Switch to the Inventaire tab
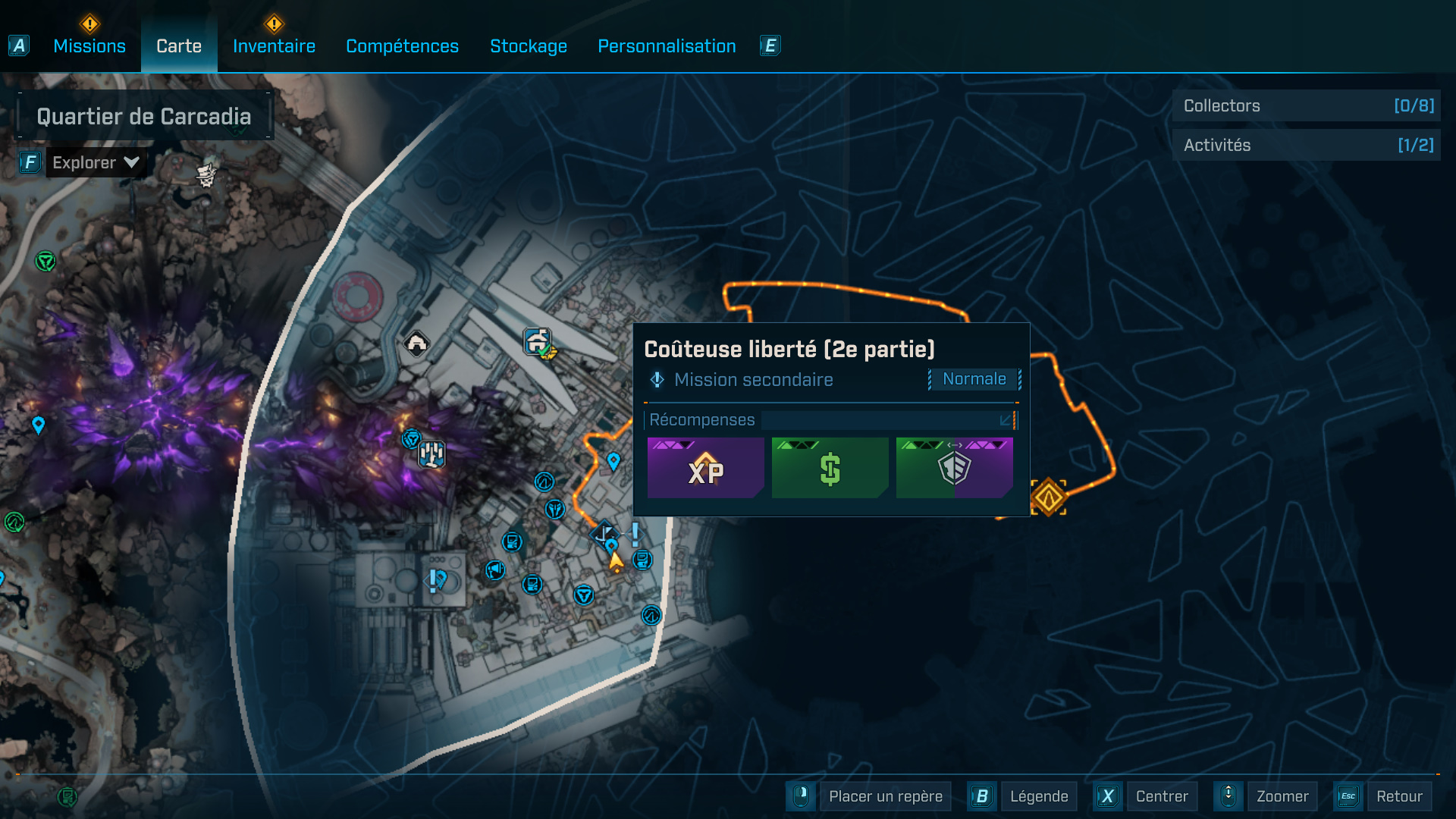Screen dimensions: 1456x819 [274, 45]
